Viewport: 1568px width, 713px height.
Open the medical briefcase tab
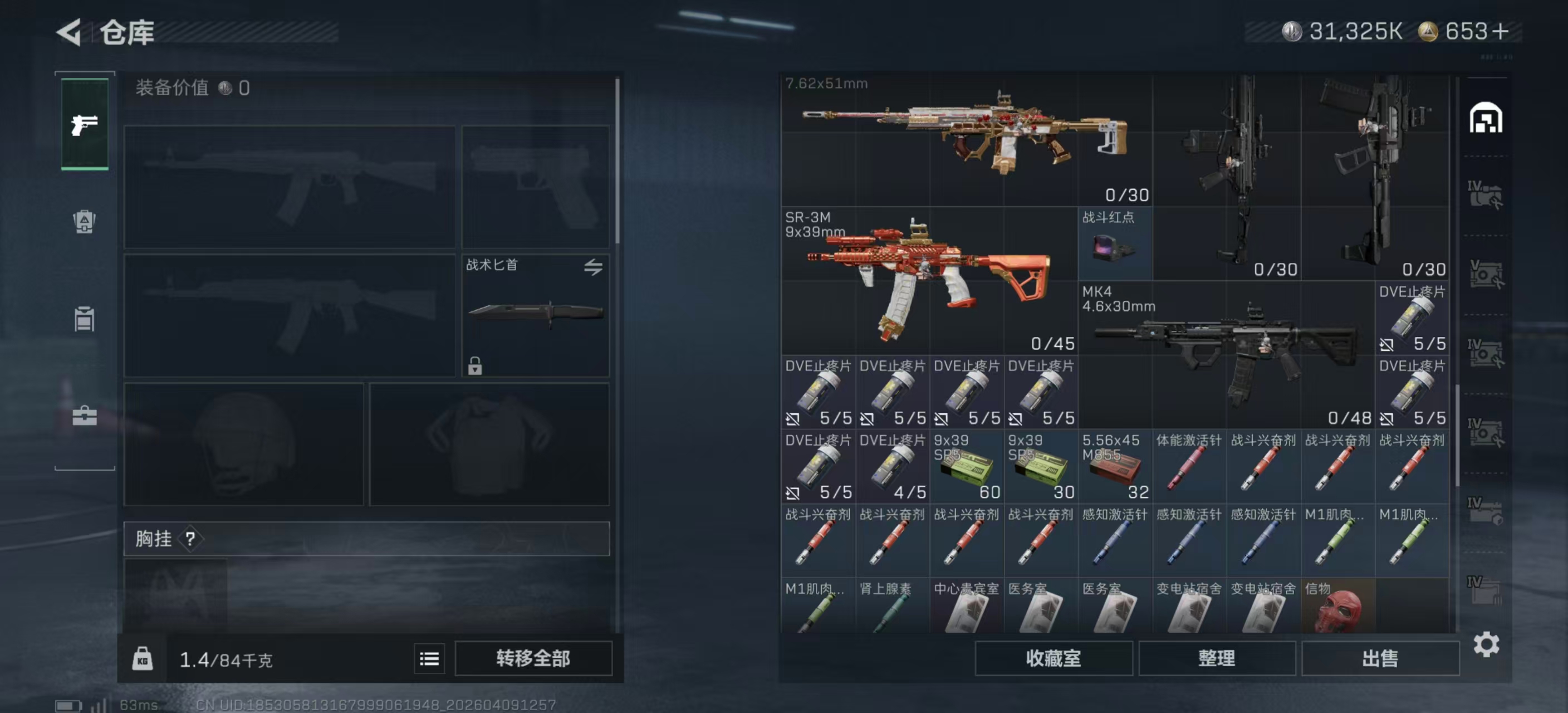point(85,417)
